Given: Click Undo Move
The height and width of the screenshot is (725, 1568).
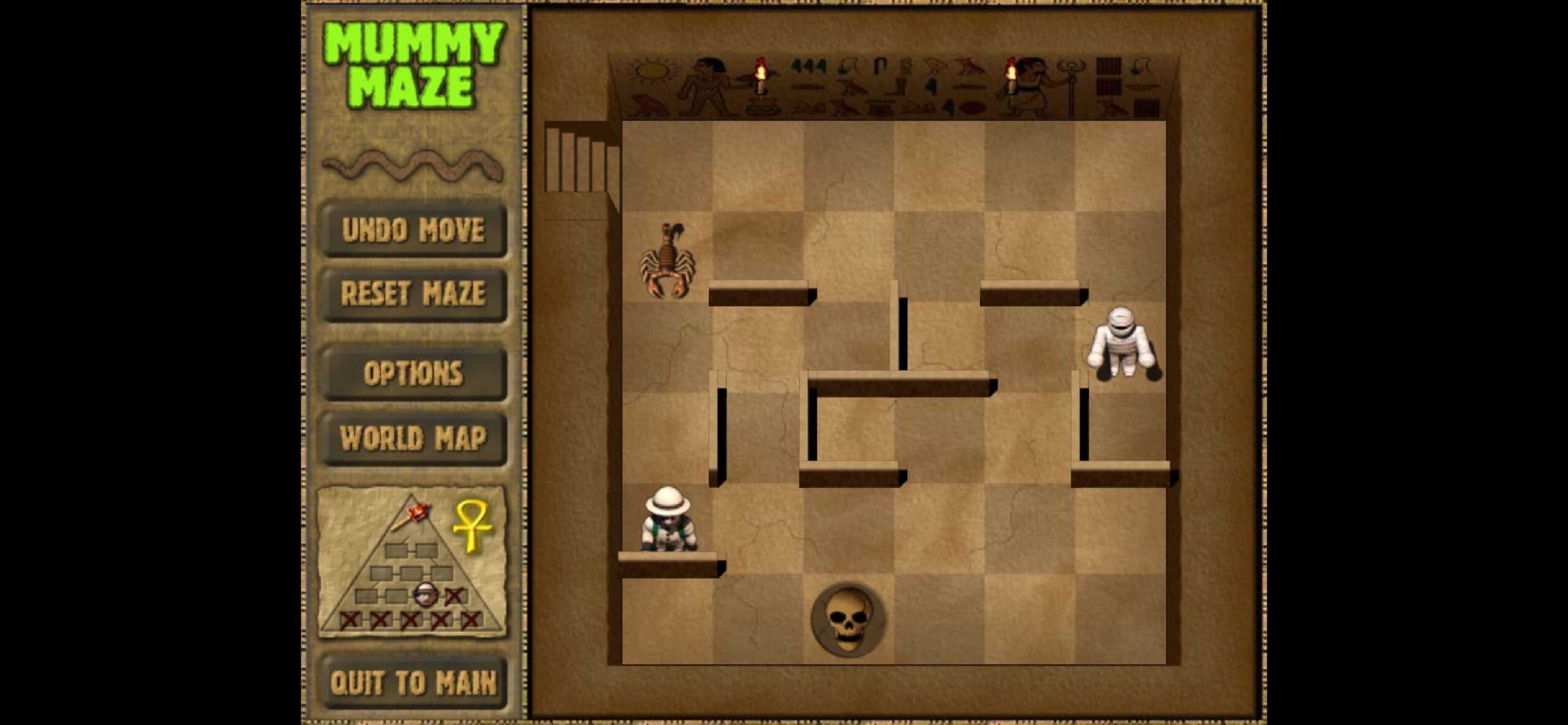Looking at the screenshot, I should pos(413,232).
